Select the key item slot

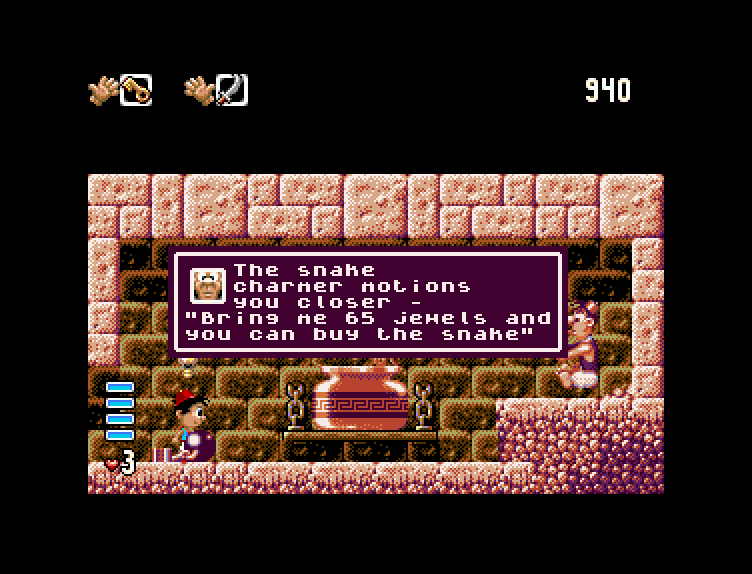point(136,91)
